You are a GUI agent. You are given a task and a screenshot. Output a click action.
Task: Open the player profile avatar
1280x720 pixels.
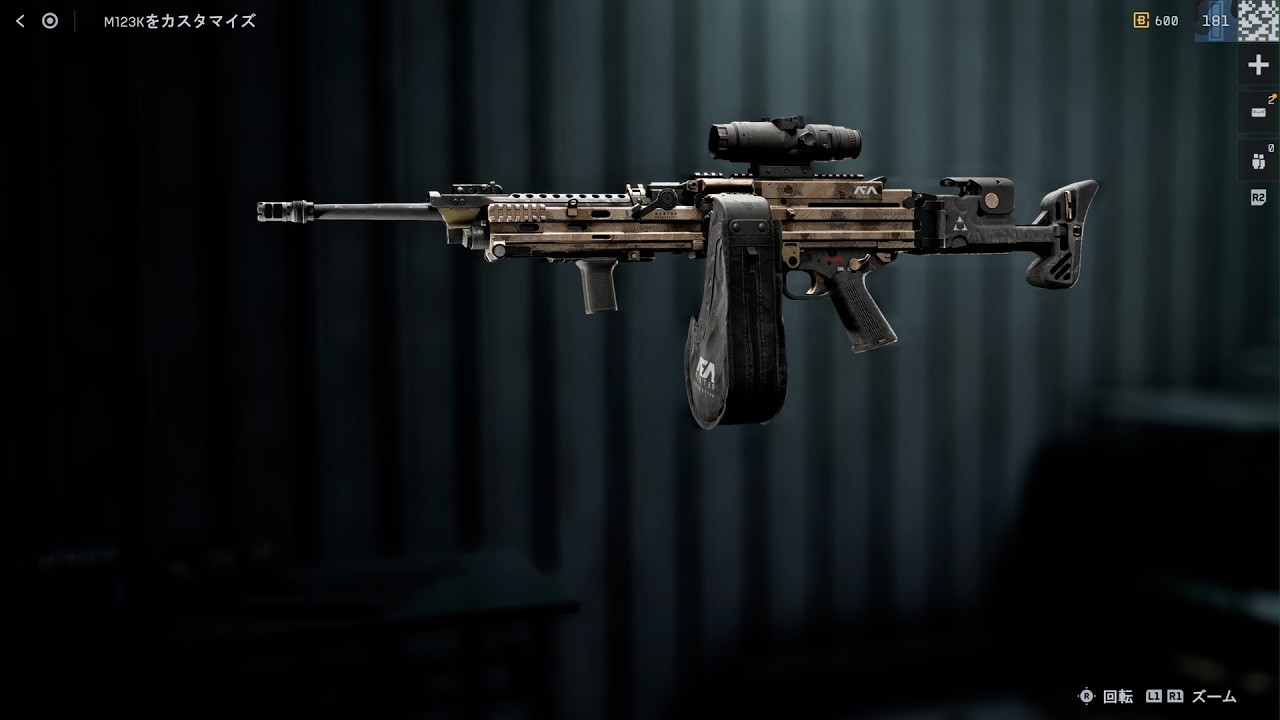point(1259,20)
